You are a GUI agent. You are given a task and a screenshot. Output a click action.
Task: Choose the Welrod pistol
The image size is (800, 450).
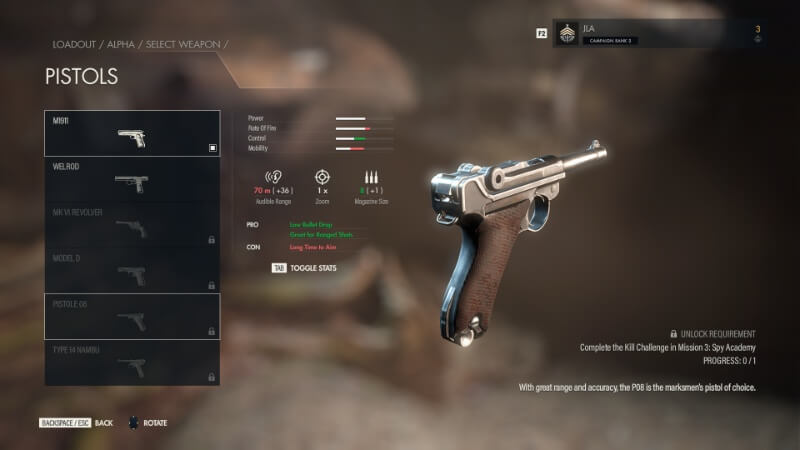(132, 180)
